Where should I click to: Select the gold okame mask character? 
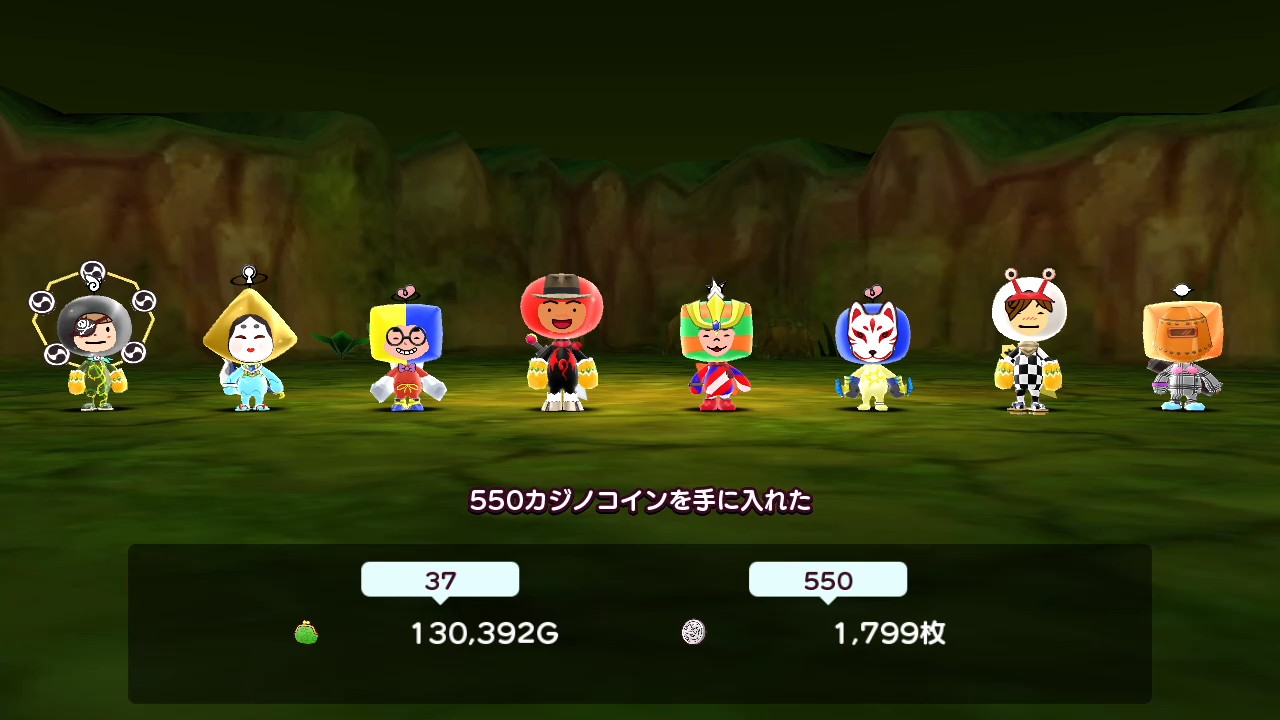(x=249, y=345)
